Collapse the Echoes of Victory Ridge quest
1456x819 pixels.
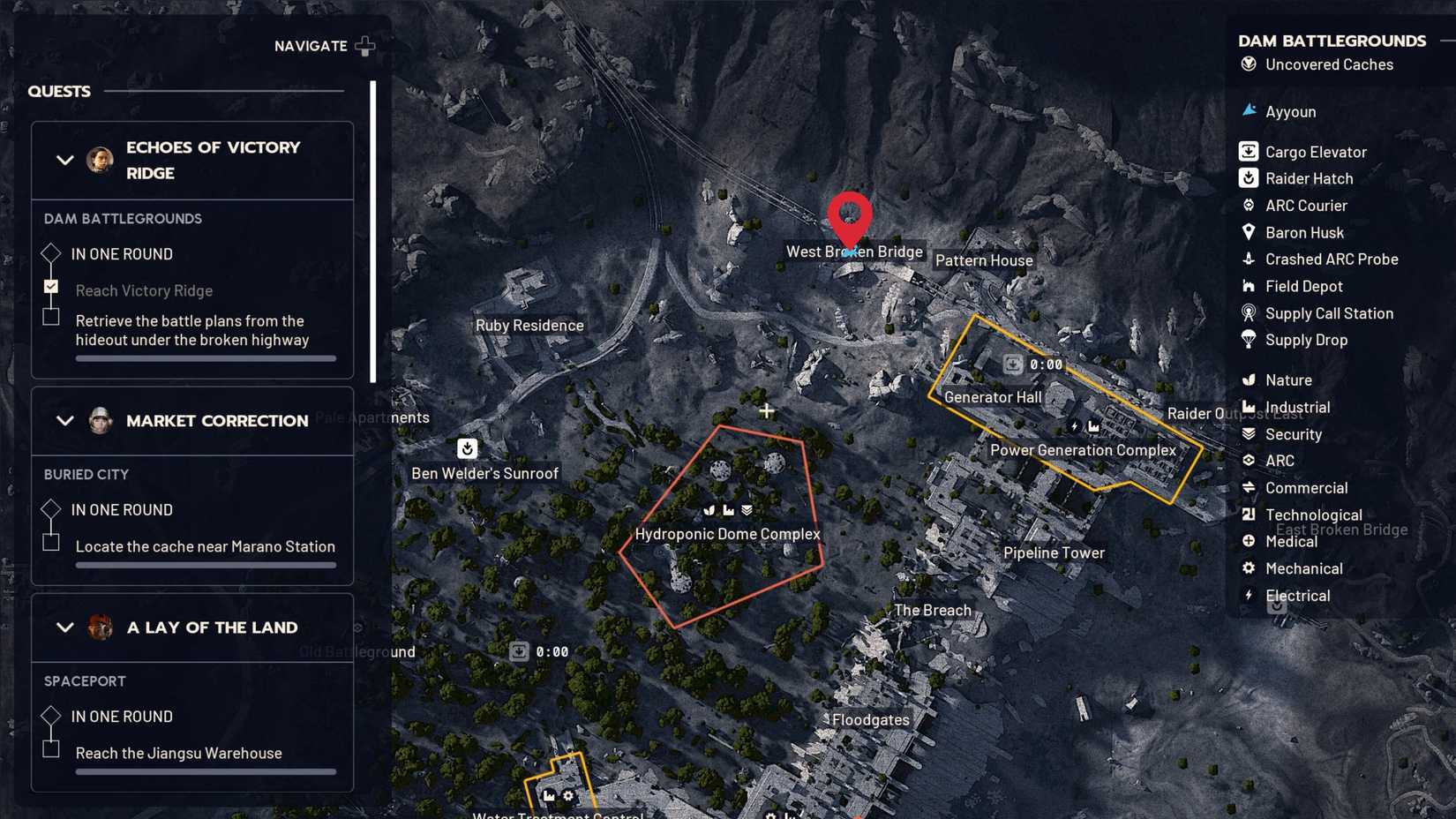pos(64,160)
